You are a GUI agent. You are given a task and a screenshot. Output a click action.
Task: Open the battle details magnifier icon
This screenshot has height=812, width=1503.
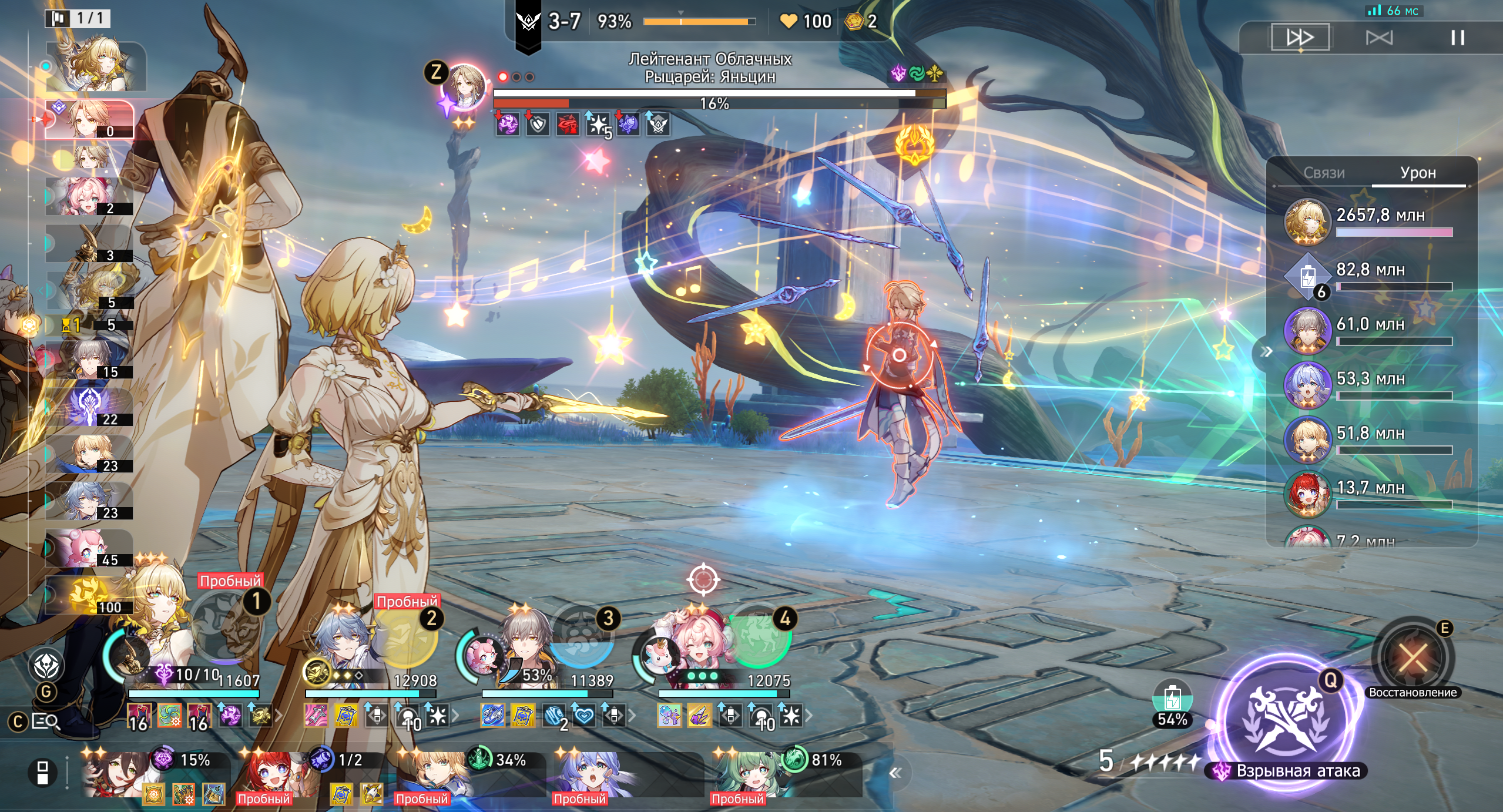46,721
